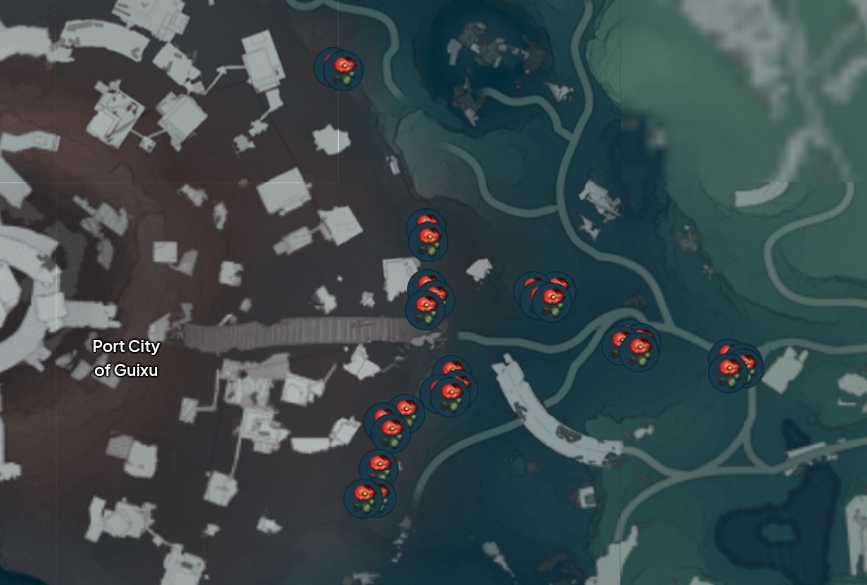Select the easternmost red flower marker cluster
Viewport: 867px width, 585px height.
733,368
